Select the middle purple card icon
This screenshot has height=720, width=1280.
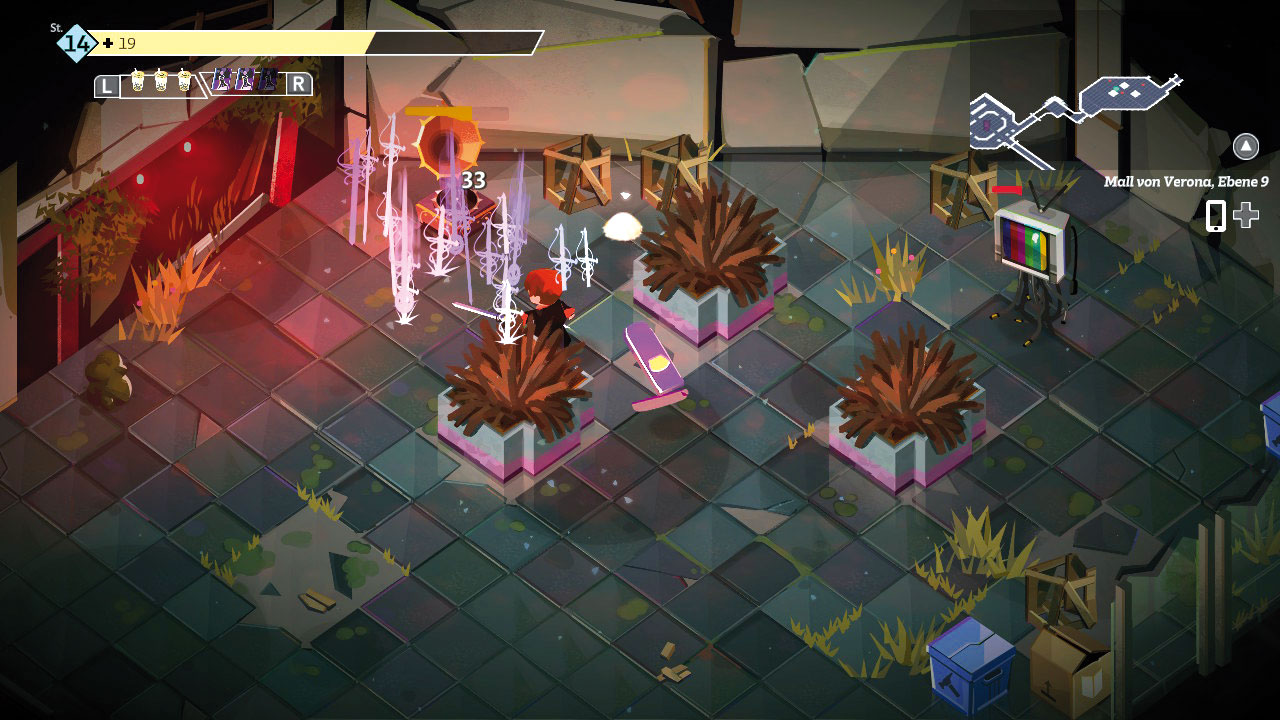click(x=245, y=80)
